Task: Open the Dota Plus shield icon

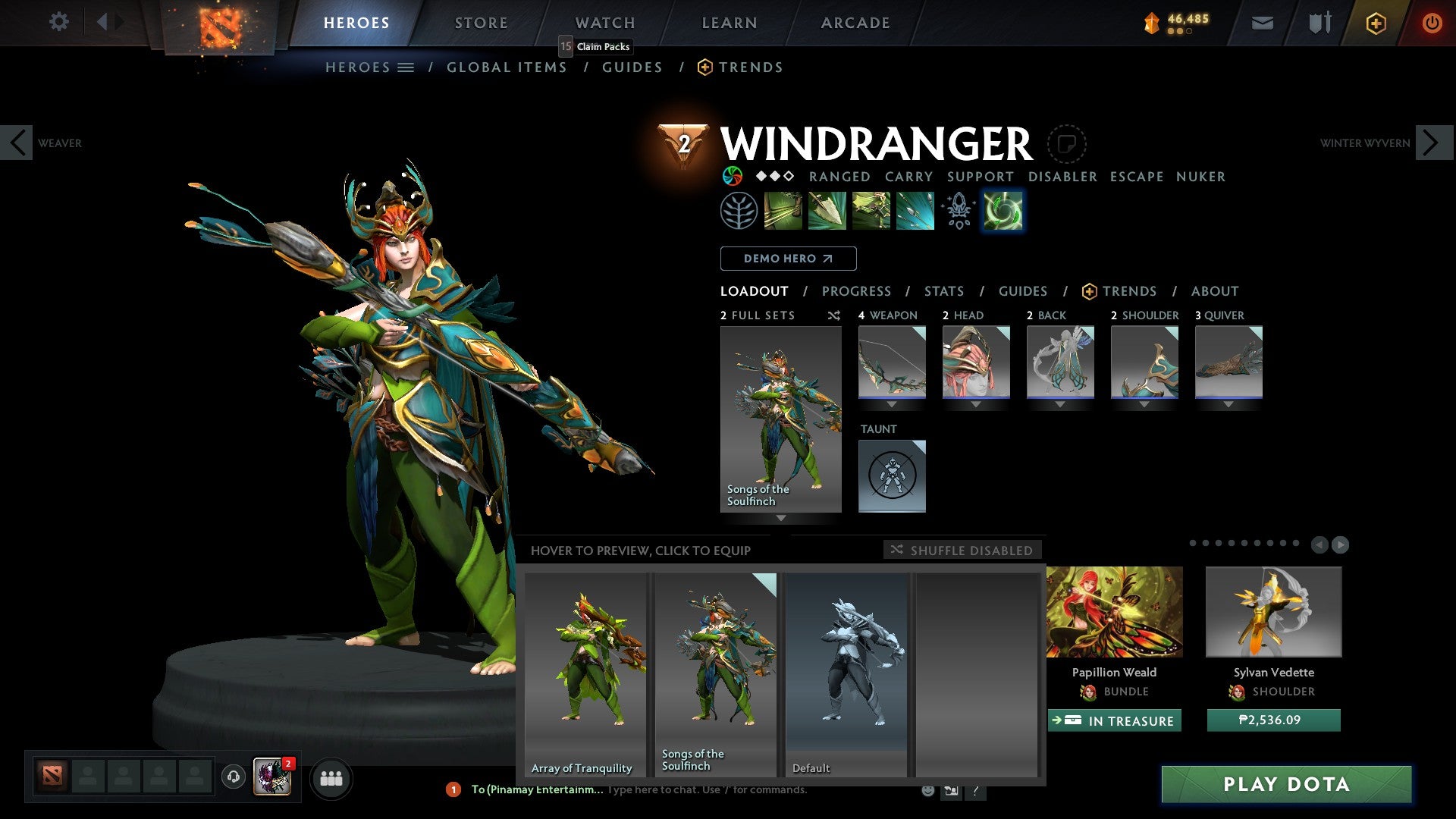Action: 1376,22
